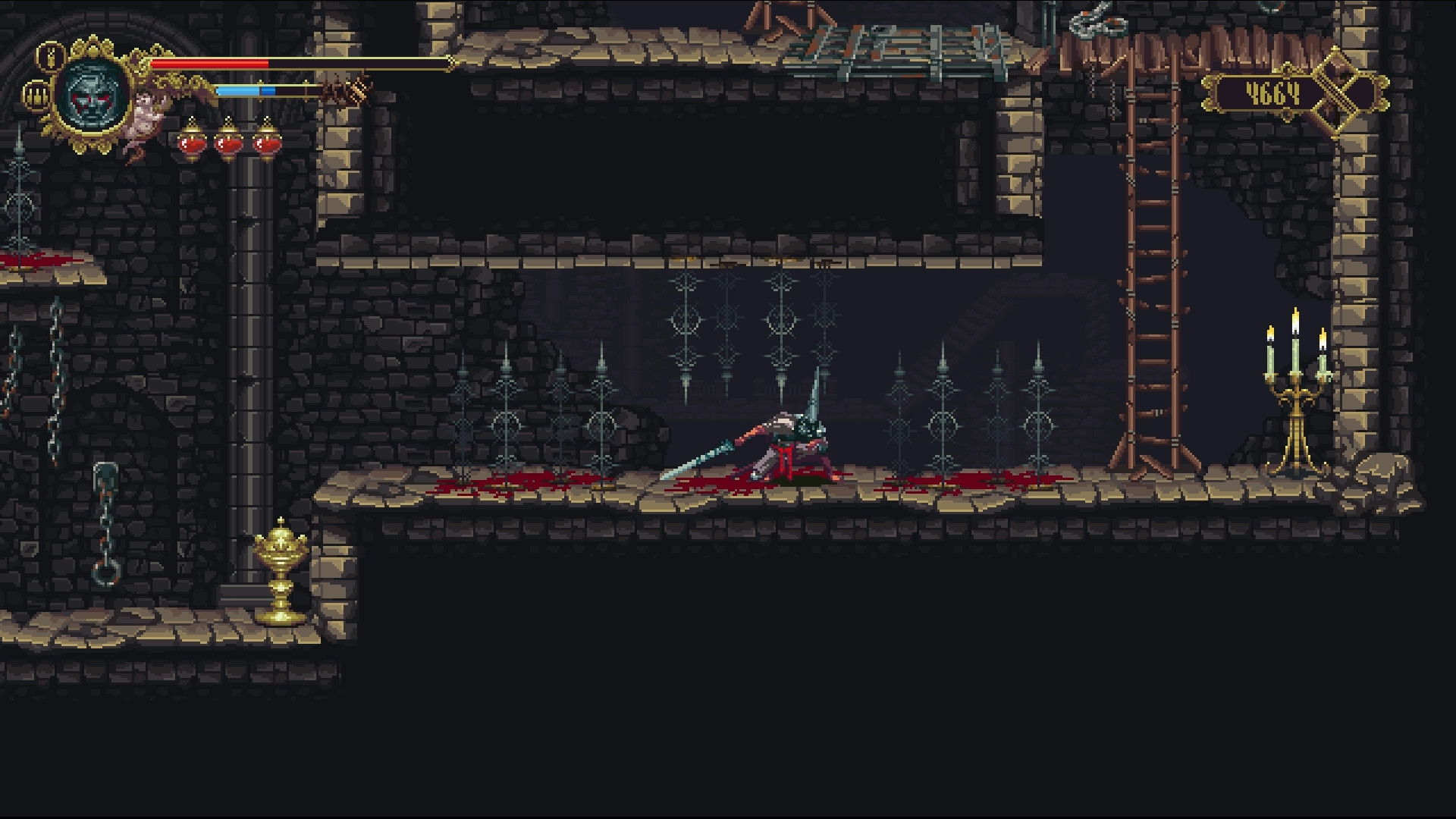Image resolution: width=1456 pixels, height=819 pixels.
Task: Click the third bile flask on the right
Action: pyautogui.click(x=268, y=144)
